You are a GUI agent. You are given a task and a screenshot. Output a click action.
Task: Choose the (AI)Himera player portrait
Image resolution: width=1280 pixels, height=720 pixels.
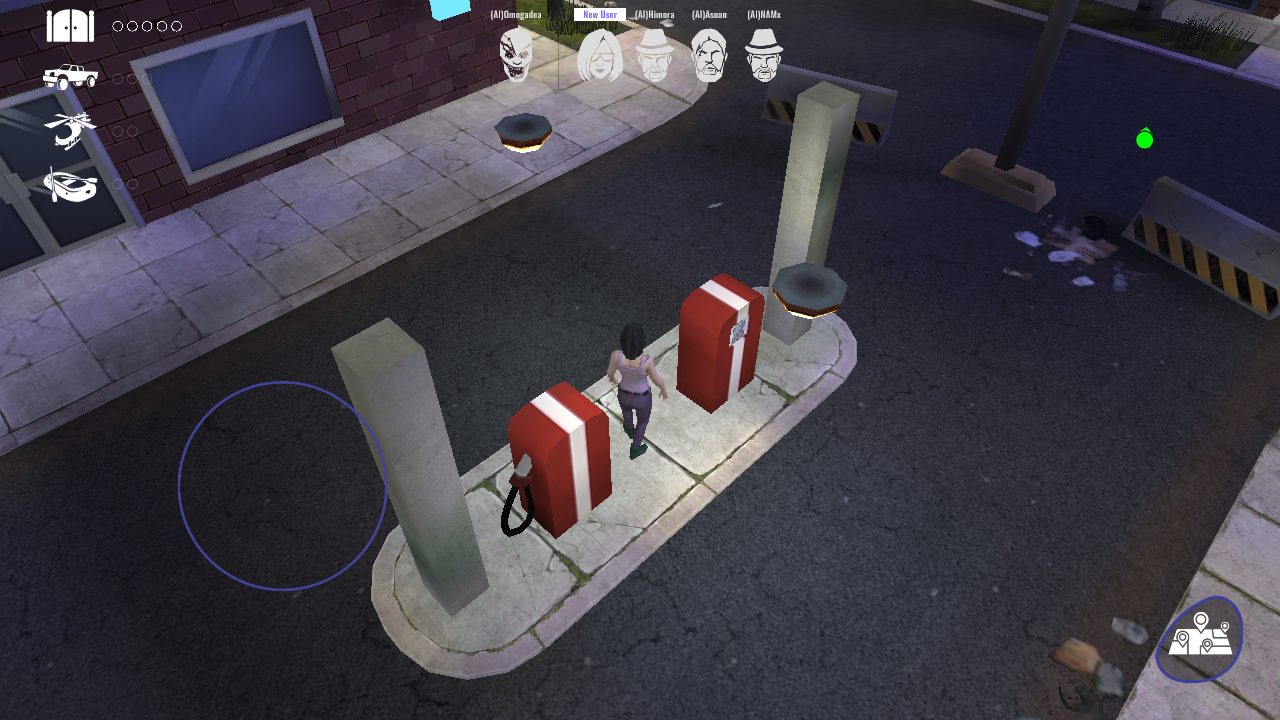click(655, 55)
